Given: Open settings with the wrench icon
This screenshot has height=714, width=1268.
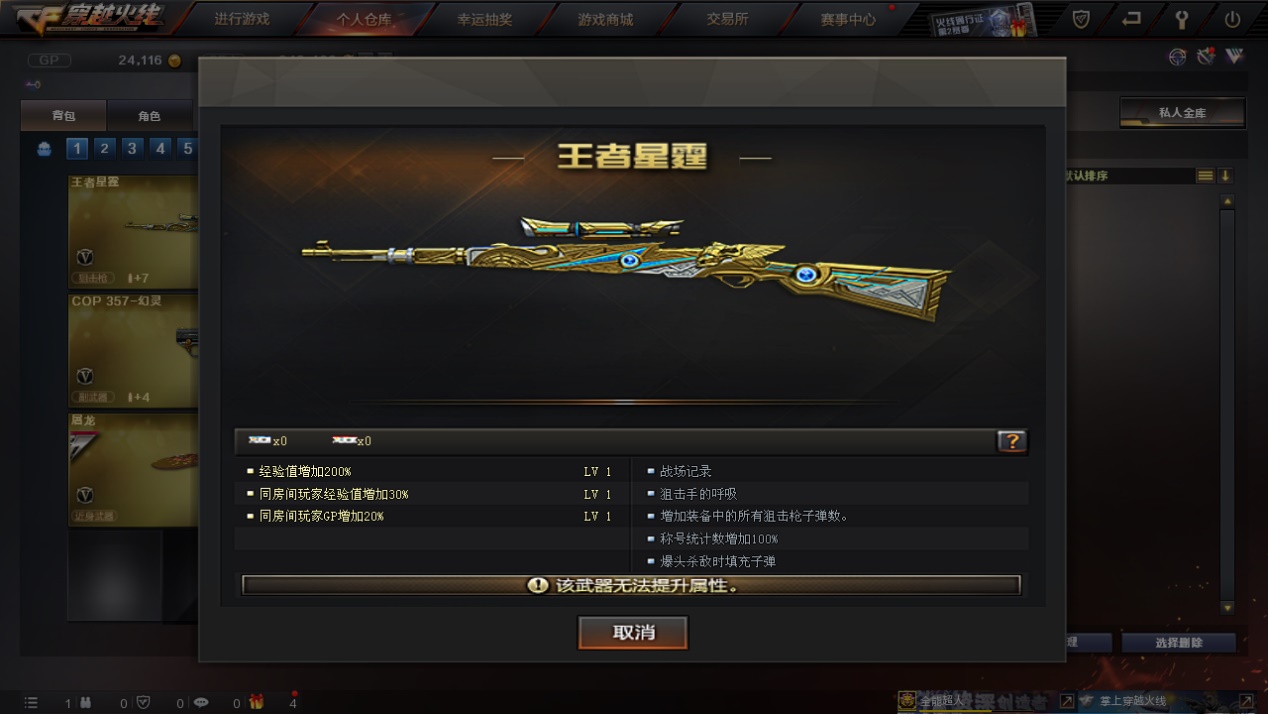Looking at the screenshot, I should 1181,19.
